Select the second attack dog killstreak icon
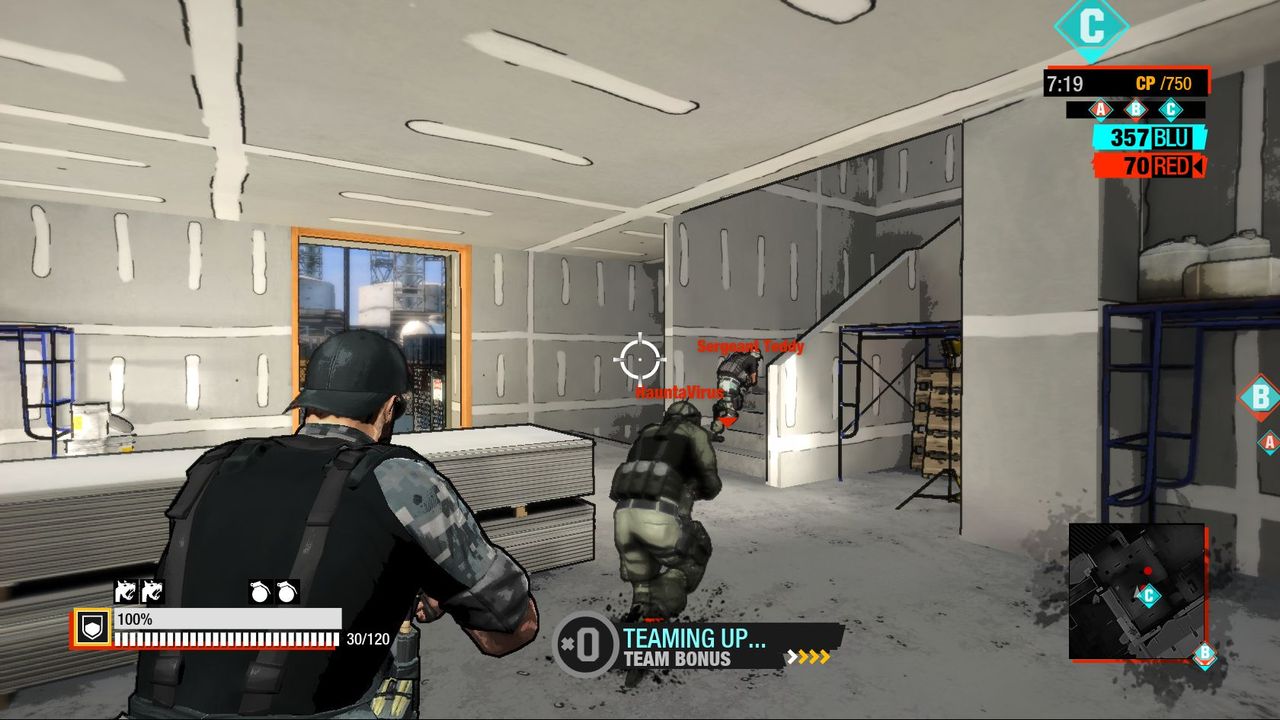Viewport: 1280px width, 720px height. [x=153, y=593]
